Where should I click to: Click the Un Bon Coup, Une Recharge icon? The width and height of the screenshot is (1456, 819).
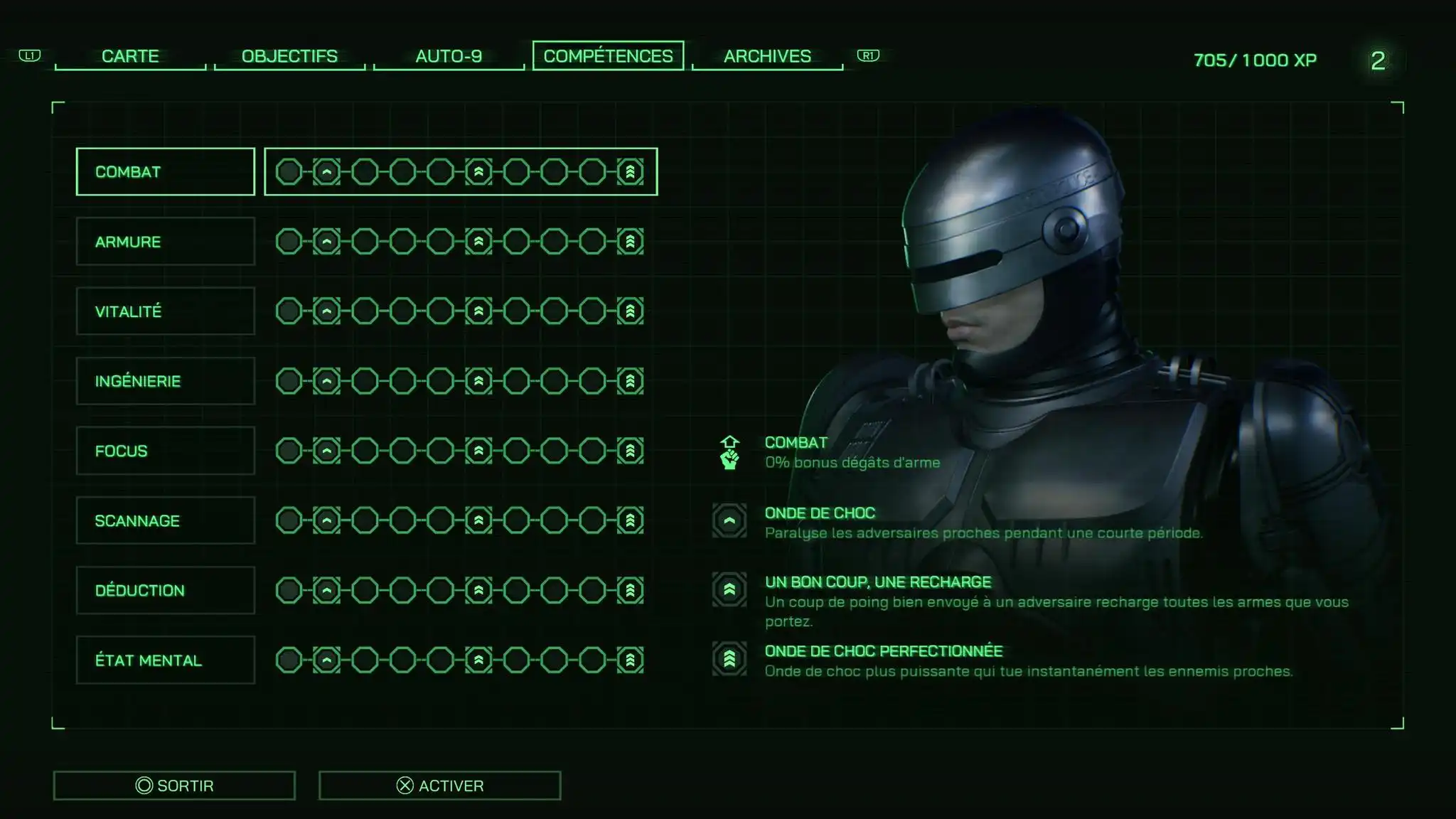[x=729, y=589]
